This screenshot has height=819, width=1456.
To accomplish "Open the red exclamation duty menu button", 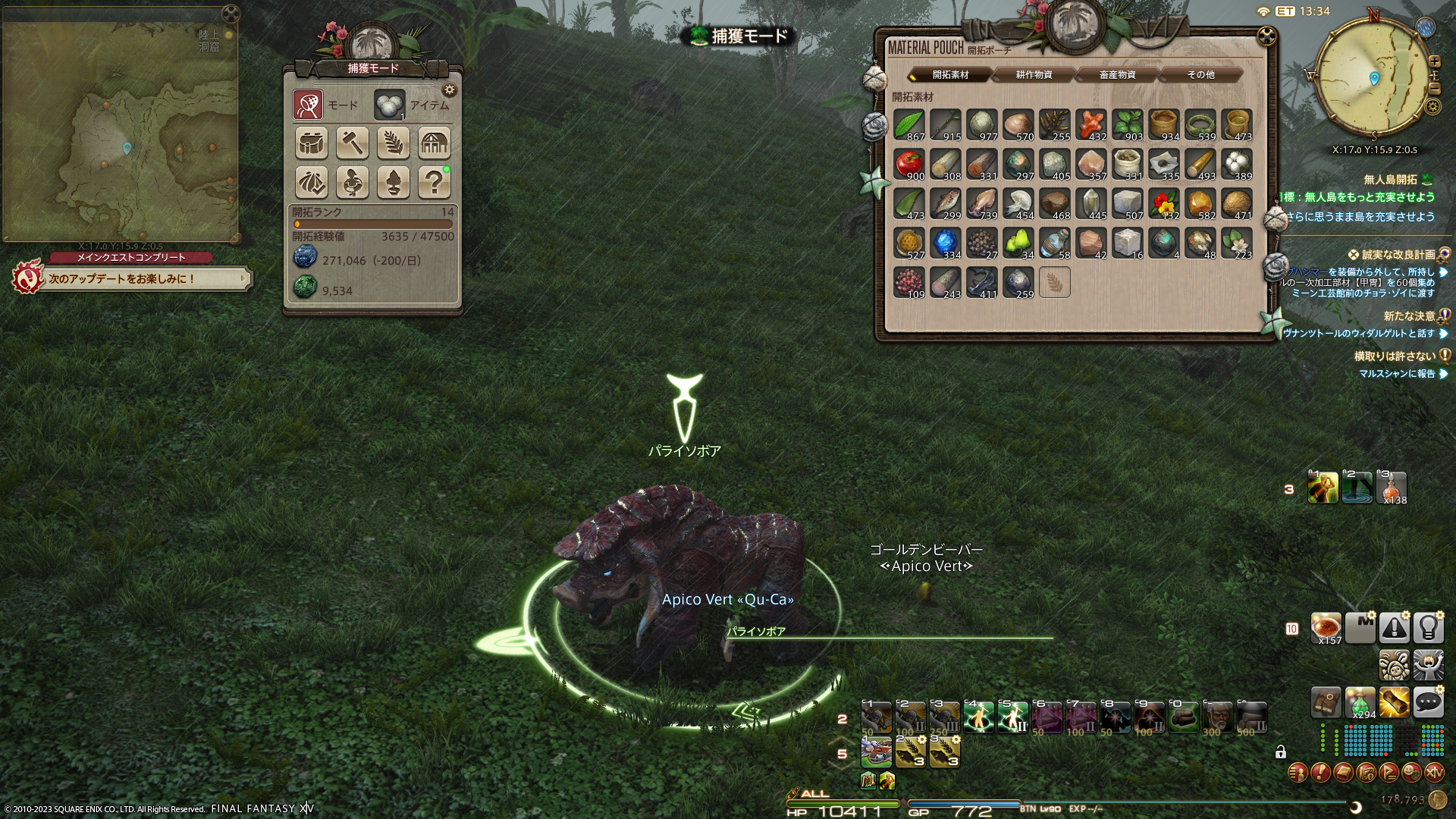I will [1320, 773].
